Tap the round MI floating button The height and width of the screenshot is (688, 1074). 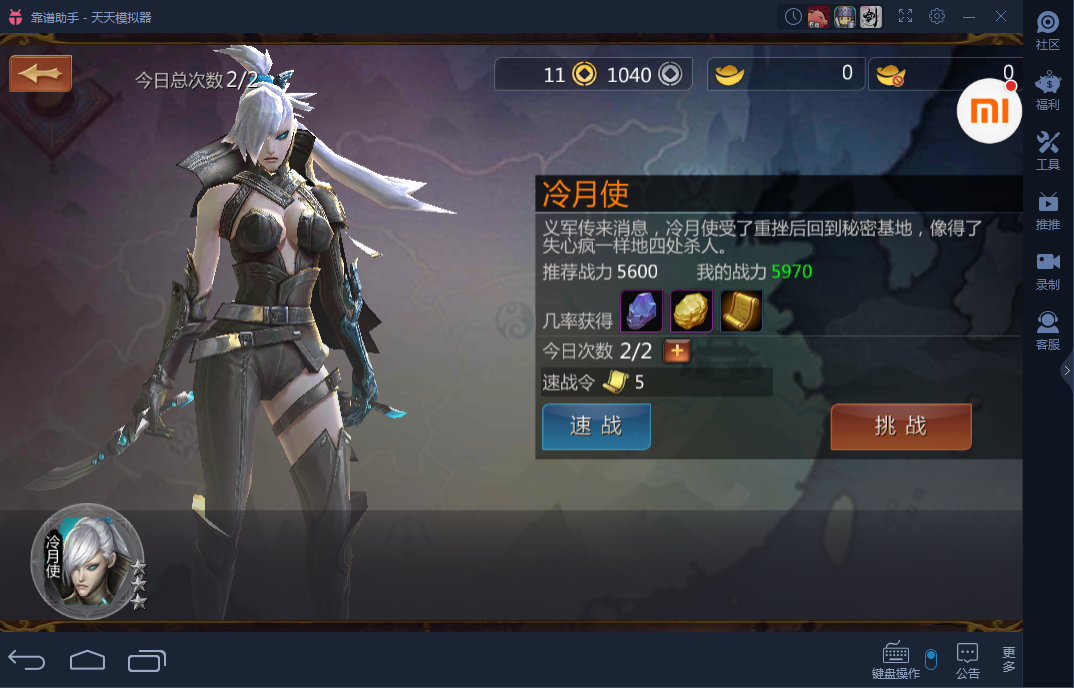click(x=989, y=110)
